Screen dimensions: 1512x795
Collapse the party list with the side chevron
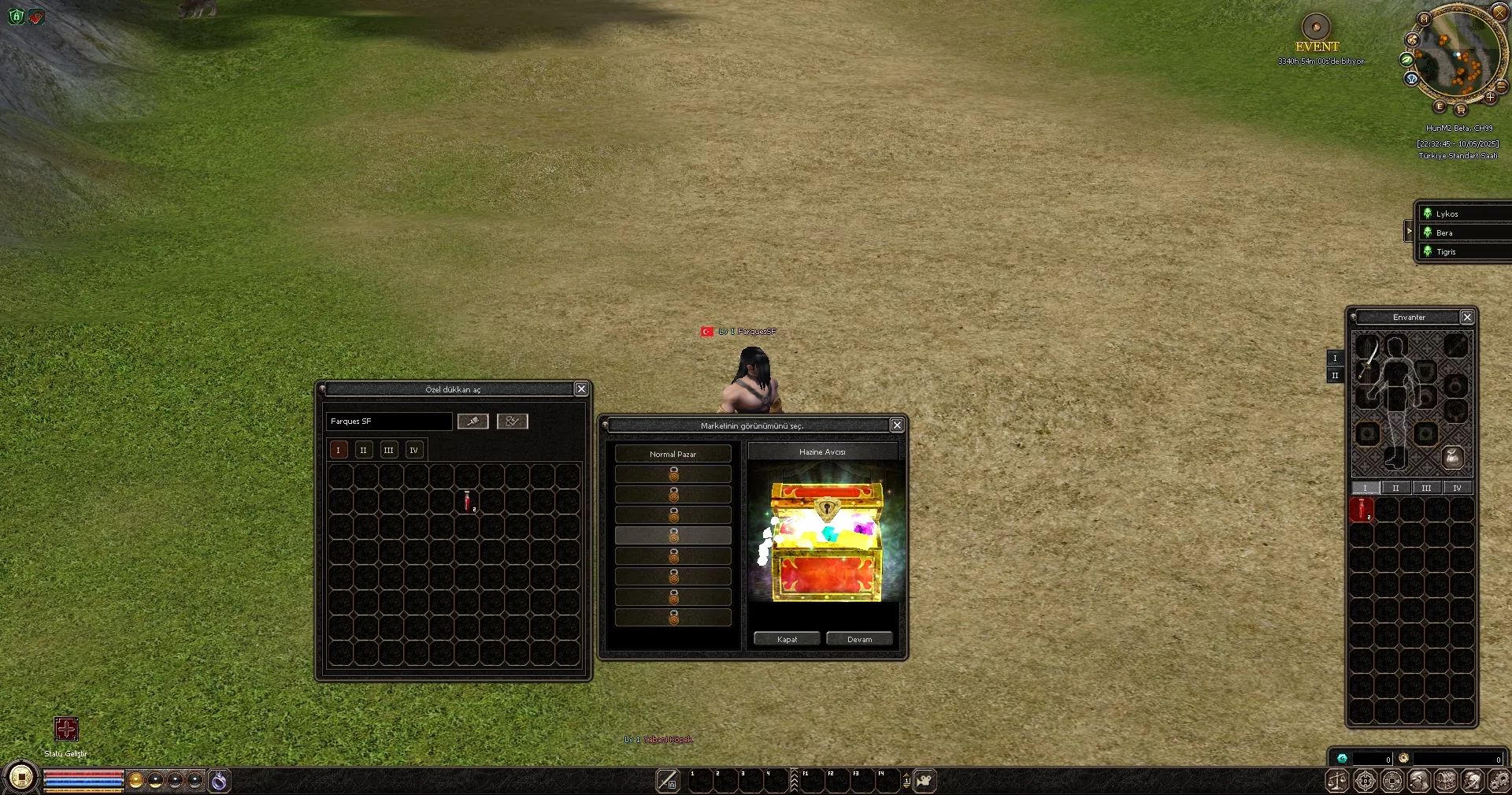[x=1410, y=231]
